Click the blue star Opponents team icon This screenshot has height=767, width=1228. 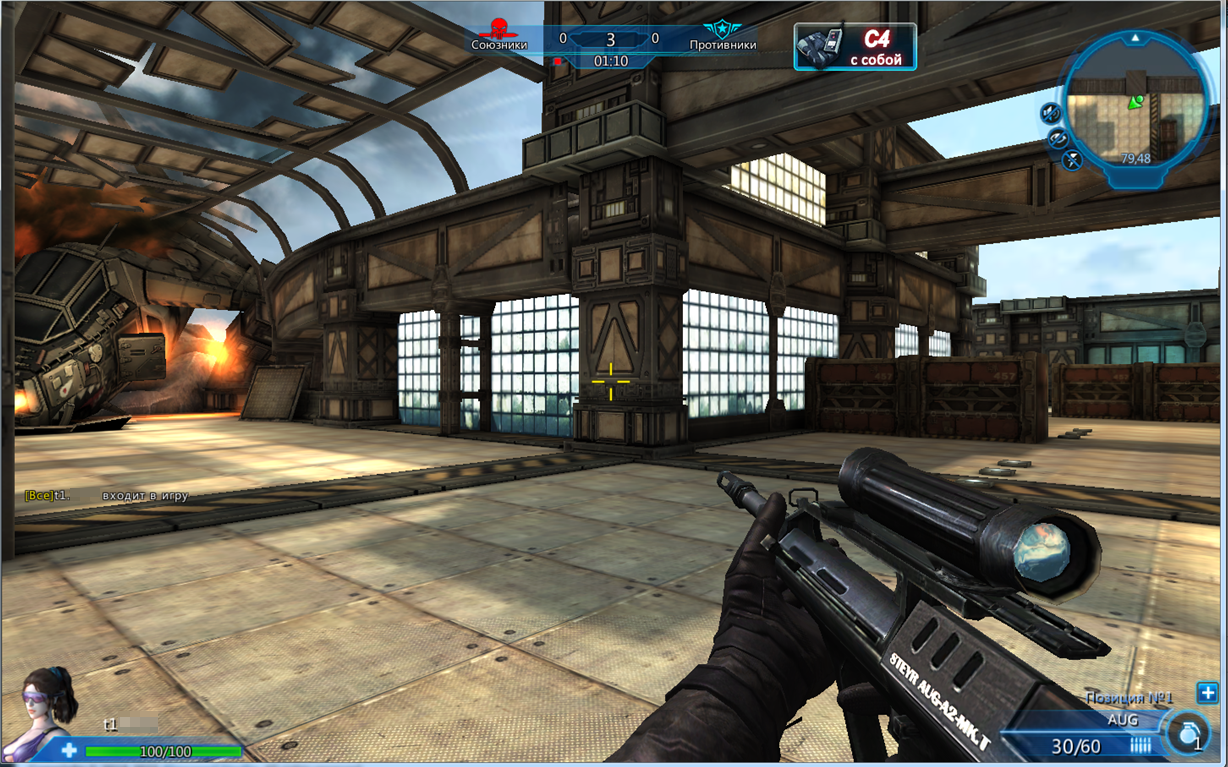(x=721, y=28)
